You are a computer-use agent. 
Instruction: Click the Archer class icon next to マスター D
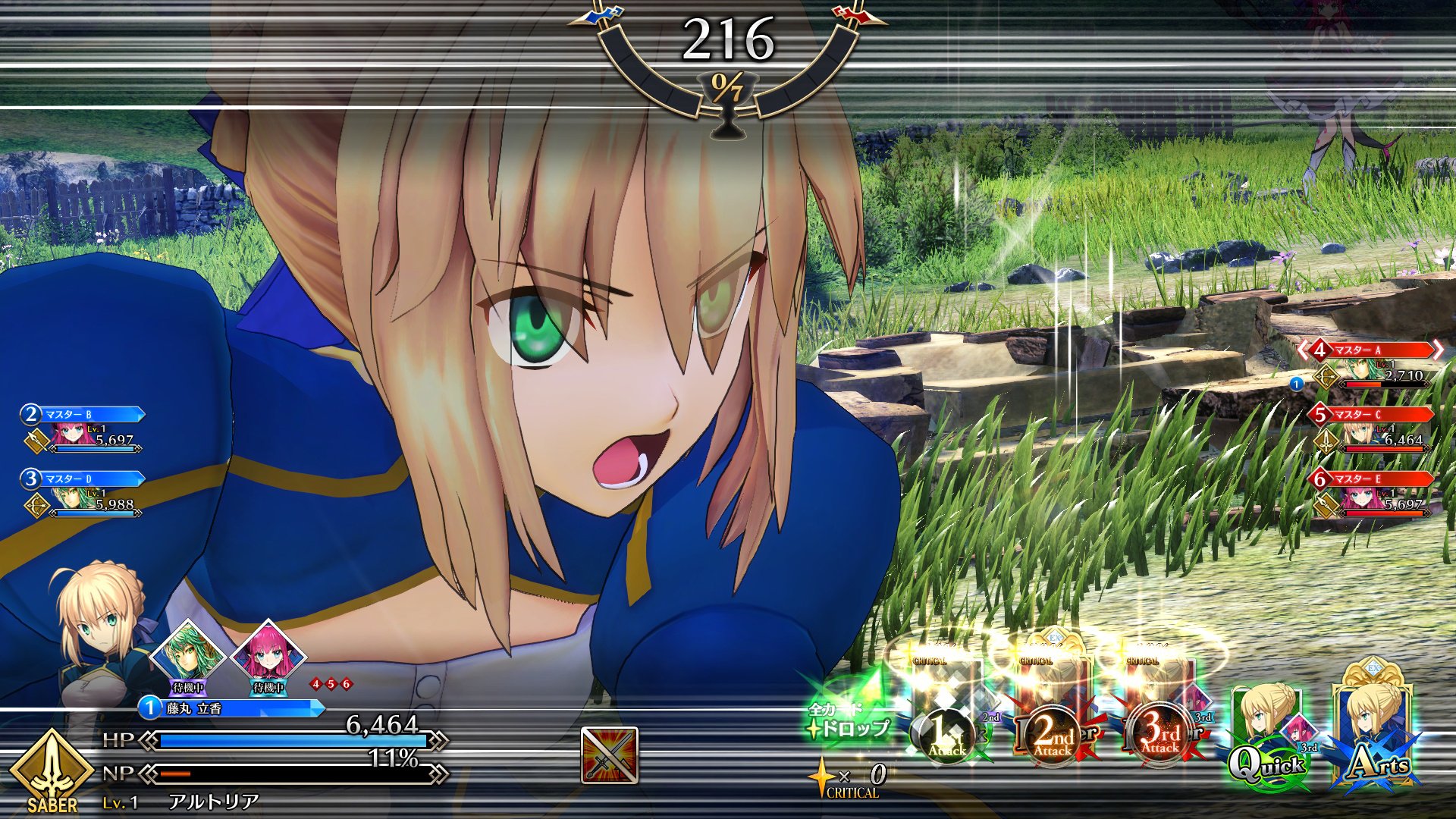pyautogui.click(x=37, y=506)
